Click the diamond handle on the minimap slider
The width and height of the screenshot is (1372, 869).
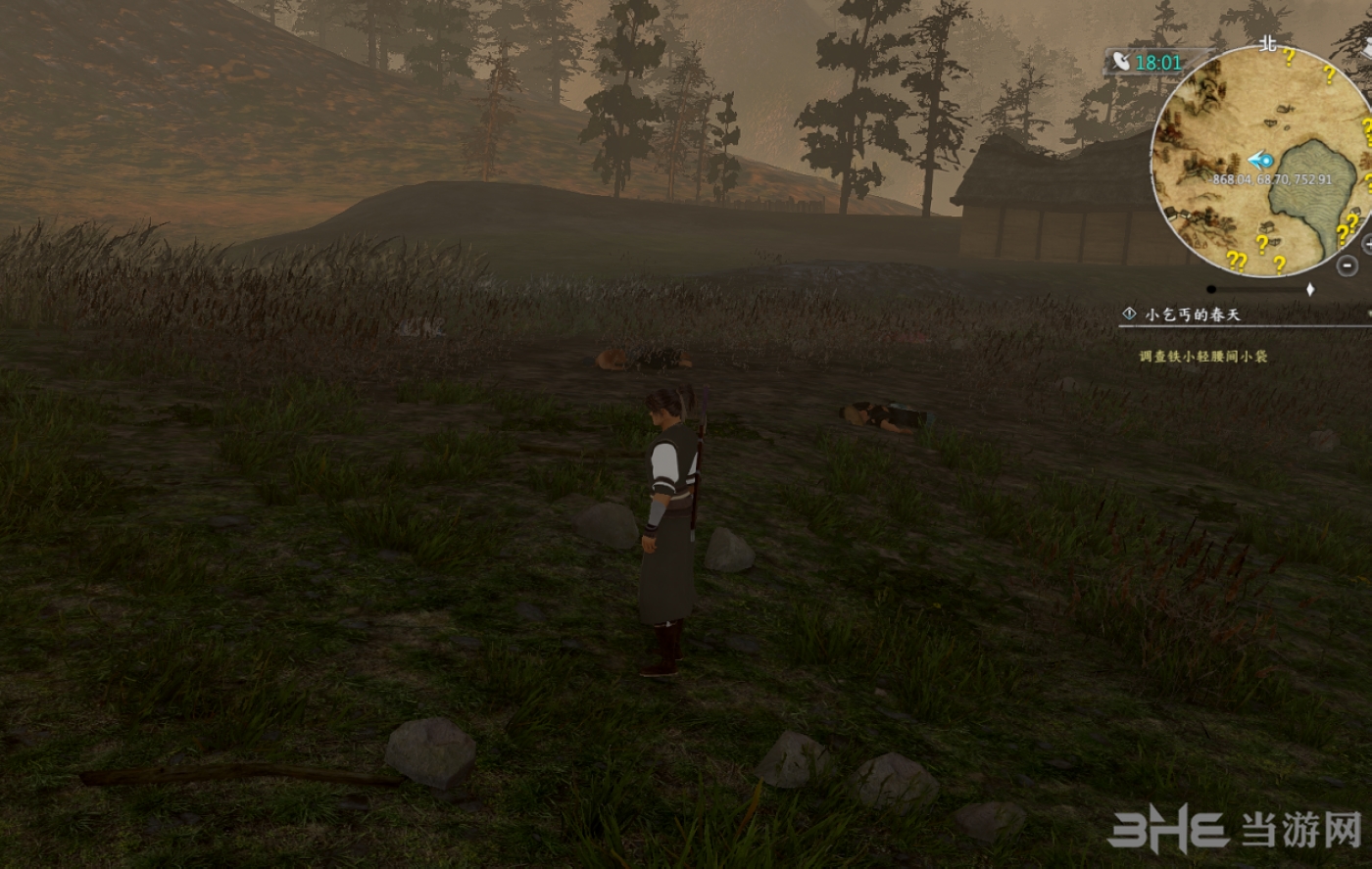(x=1310, y=290)
